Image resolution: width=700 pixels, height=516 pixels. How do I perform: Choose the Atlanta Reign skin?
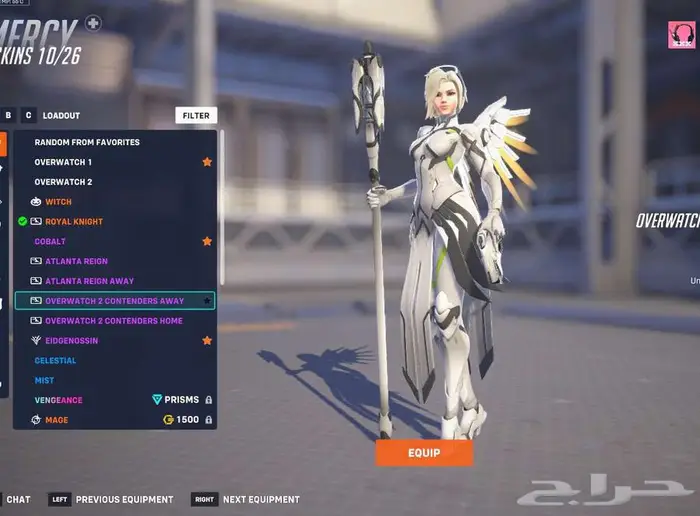pyautogui.click(x=76, y=261)
